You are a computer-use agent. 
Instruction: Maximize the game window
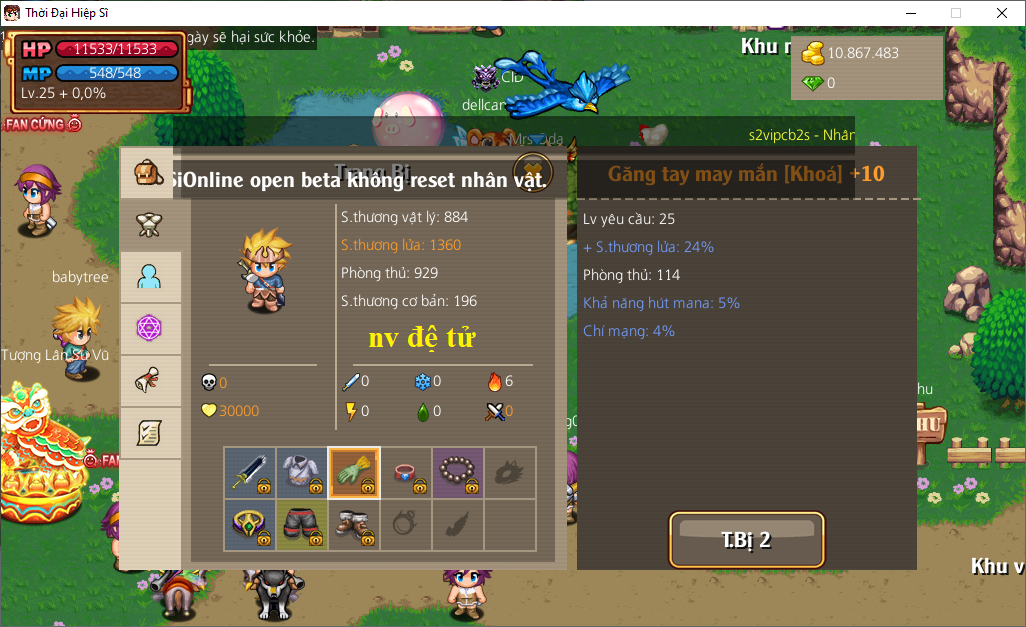click(x=955, y=13)
